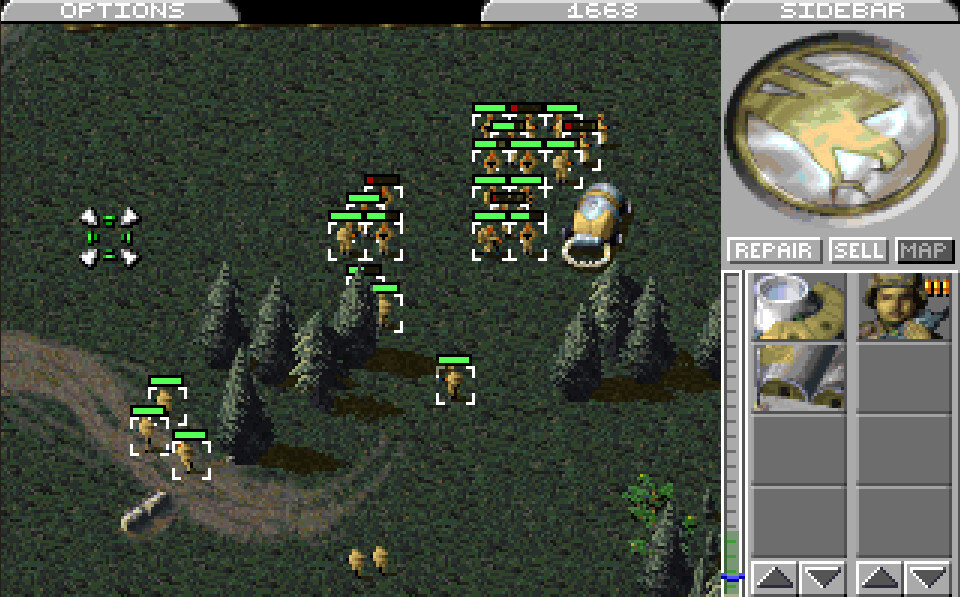This screenshot has width=960, height=597.
Task: Click the Sell button
Action: [x=859, y=250]
